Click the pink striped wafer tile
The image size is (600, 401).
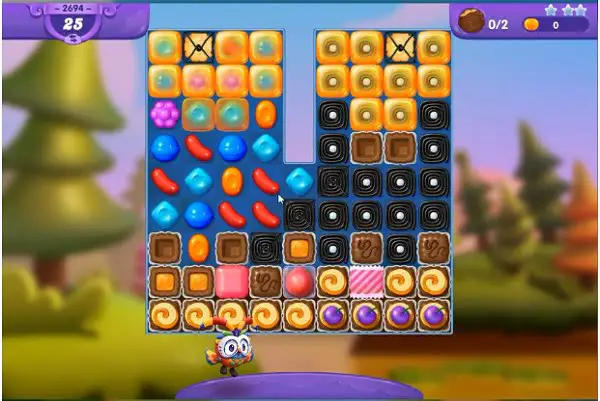(x=366, y=281)
